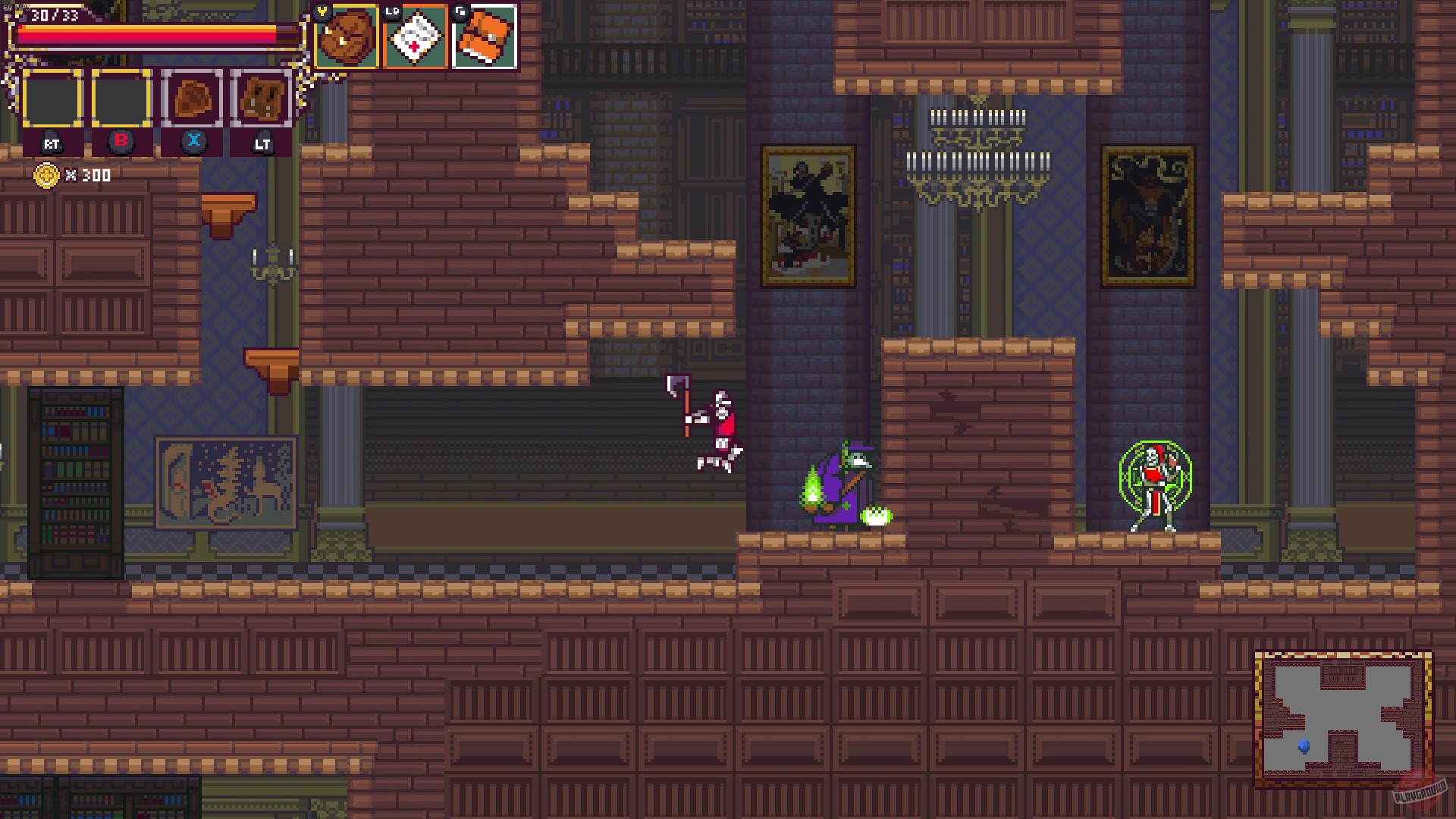The height and width of the screenshot is (819, 1456).
Task: Click the empty B equipment slot
Action: [x=121, y=99]
